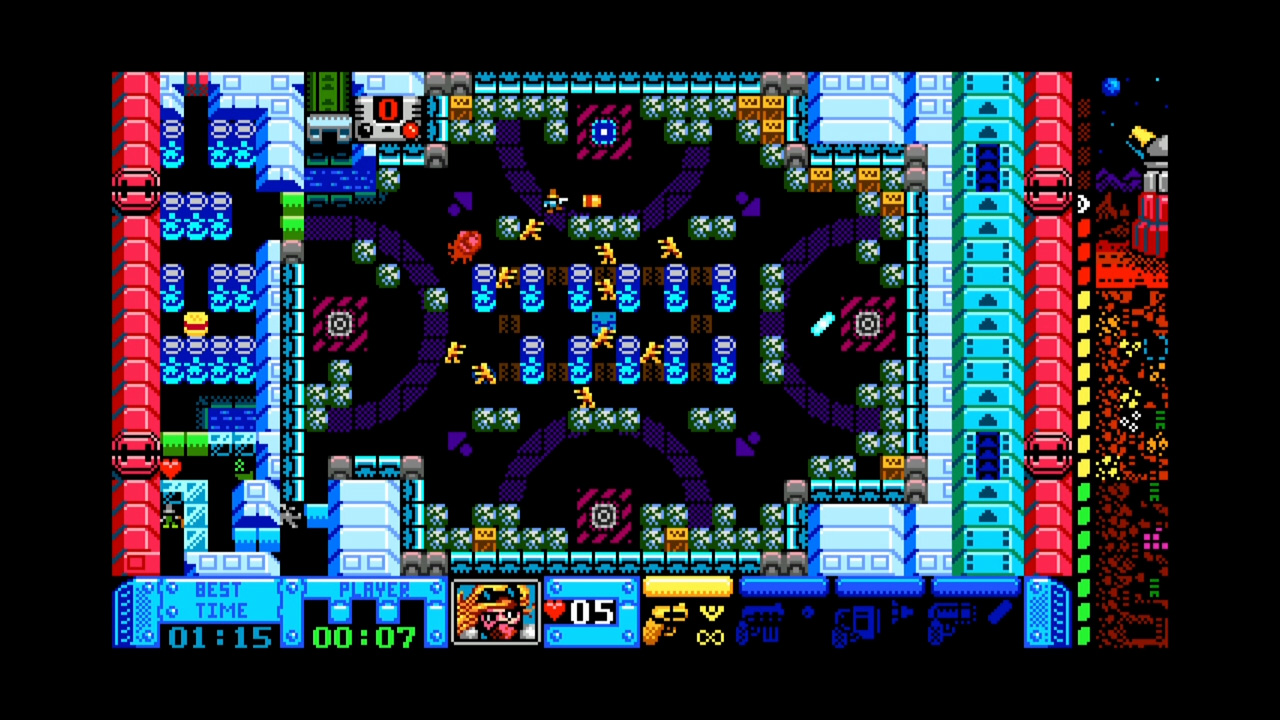This screenshot has width=1280, height=720.
Task: Click the red heart beside the health counter
Action: click(554, 612)
